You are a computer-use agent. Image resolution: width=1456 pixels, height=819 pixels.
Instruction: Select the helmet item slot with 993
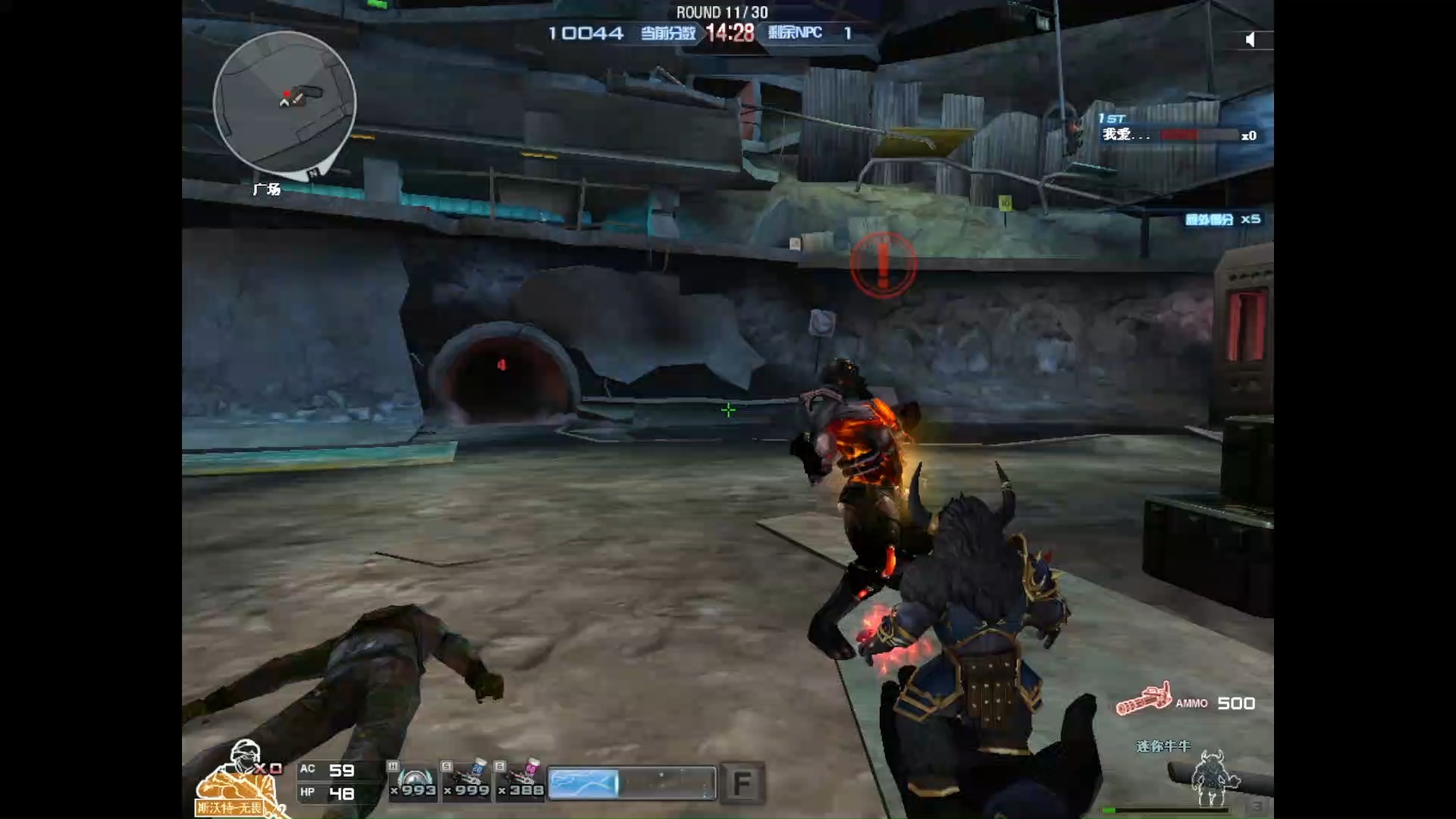(x=413, y=780)
